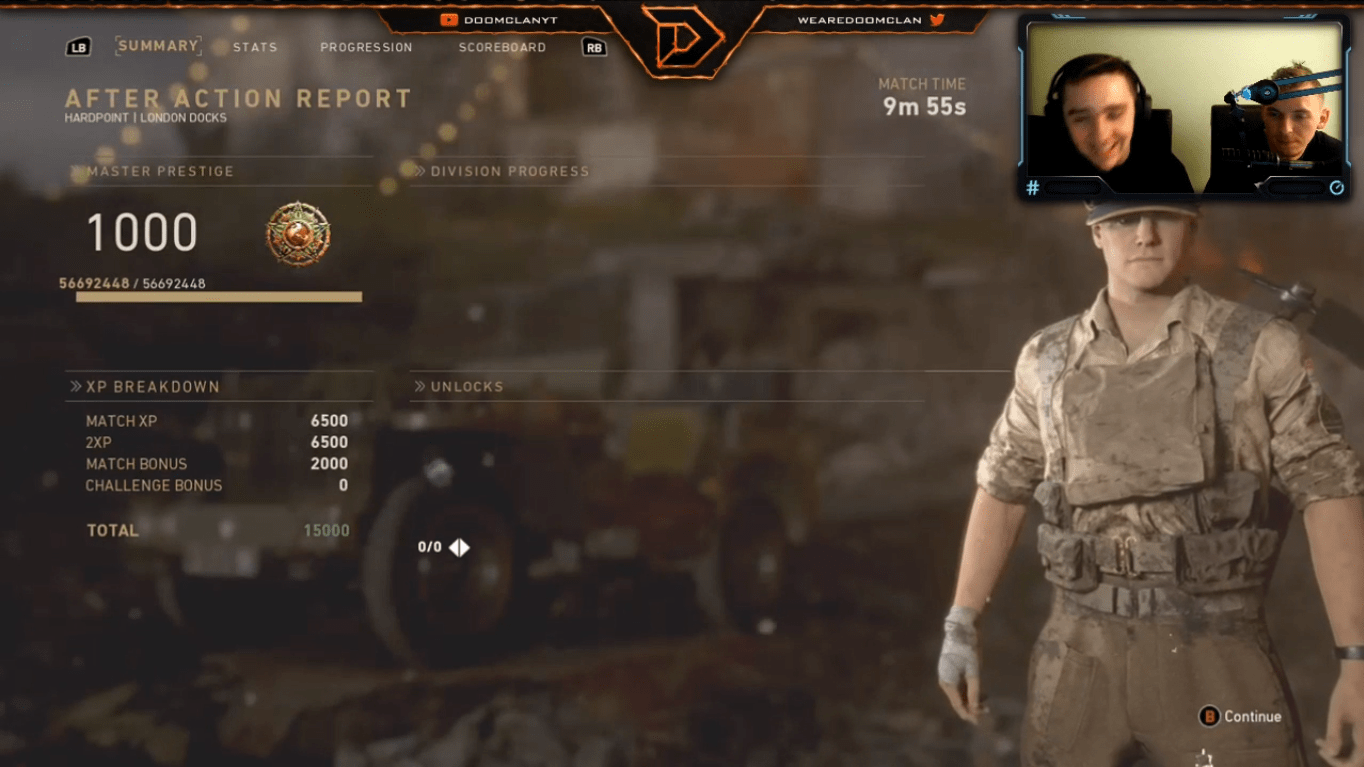Open the SCOREBOARD tab
The width and height of the screenshot is (1364, 767).
pyautogui.click(x=501, y=47)
